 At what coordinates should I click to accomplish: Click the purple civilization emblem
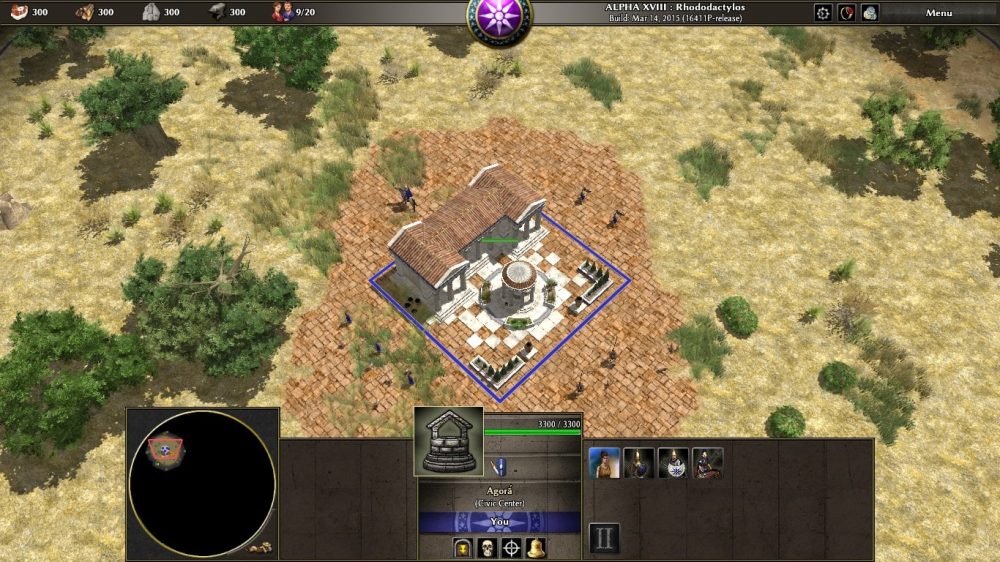[x=499, y=18]
